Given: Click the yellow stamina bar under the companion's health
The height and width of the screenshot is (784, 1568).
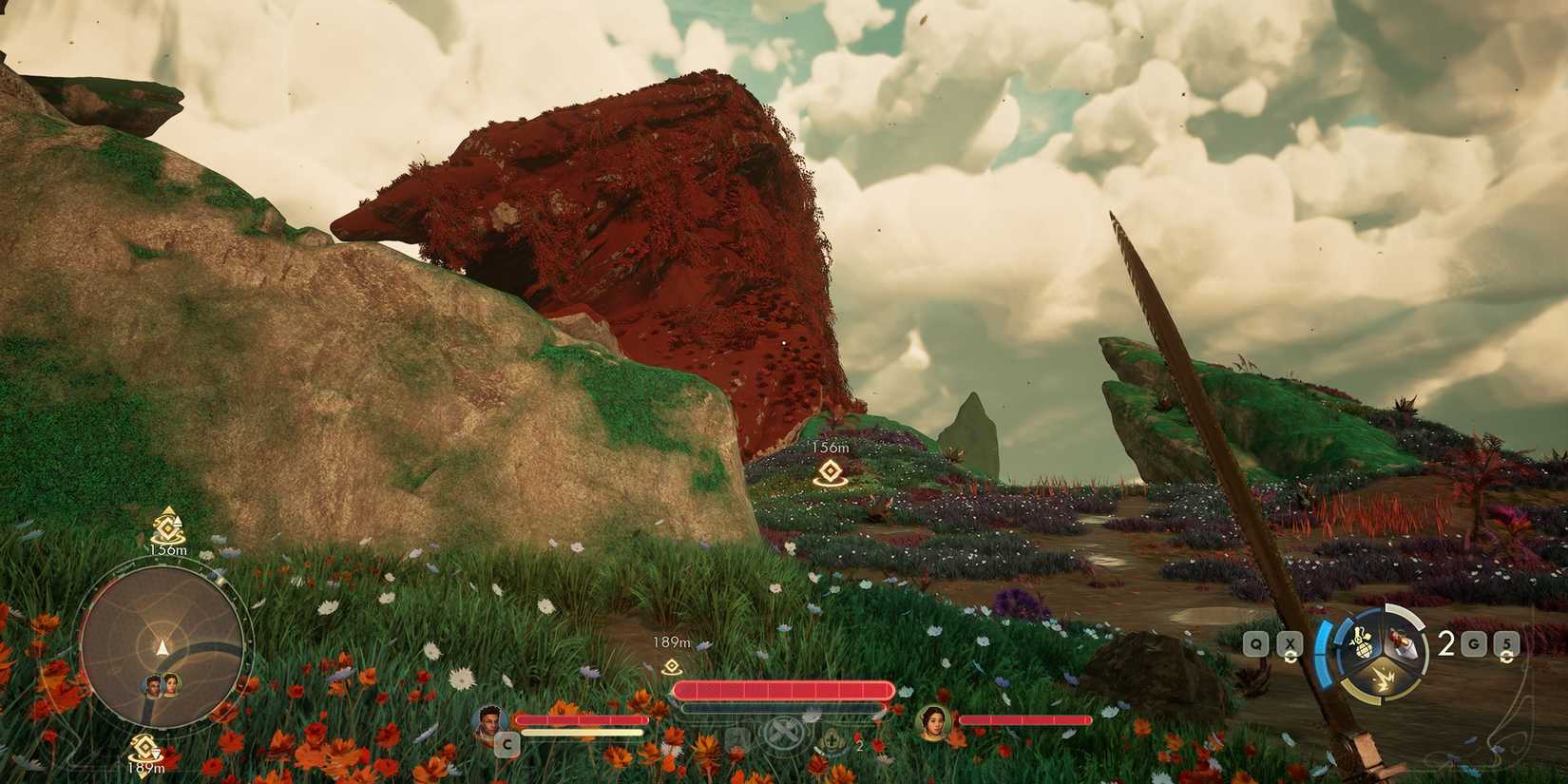Looking at the screenshot, I should [x=583, y=733].
